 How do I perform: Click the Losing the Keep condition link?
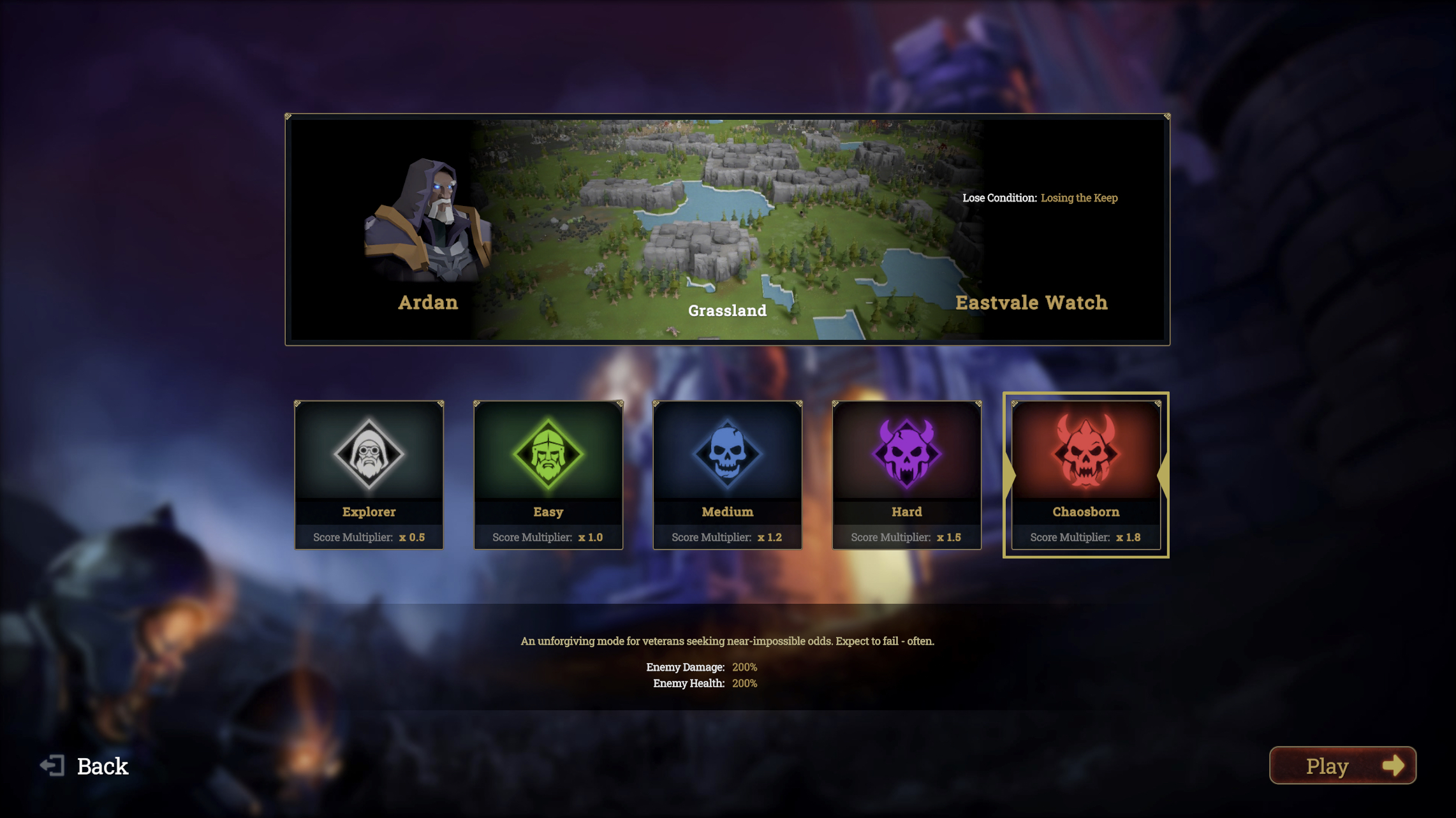[1079, 198]
